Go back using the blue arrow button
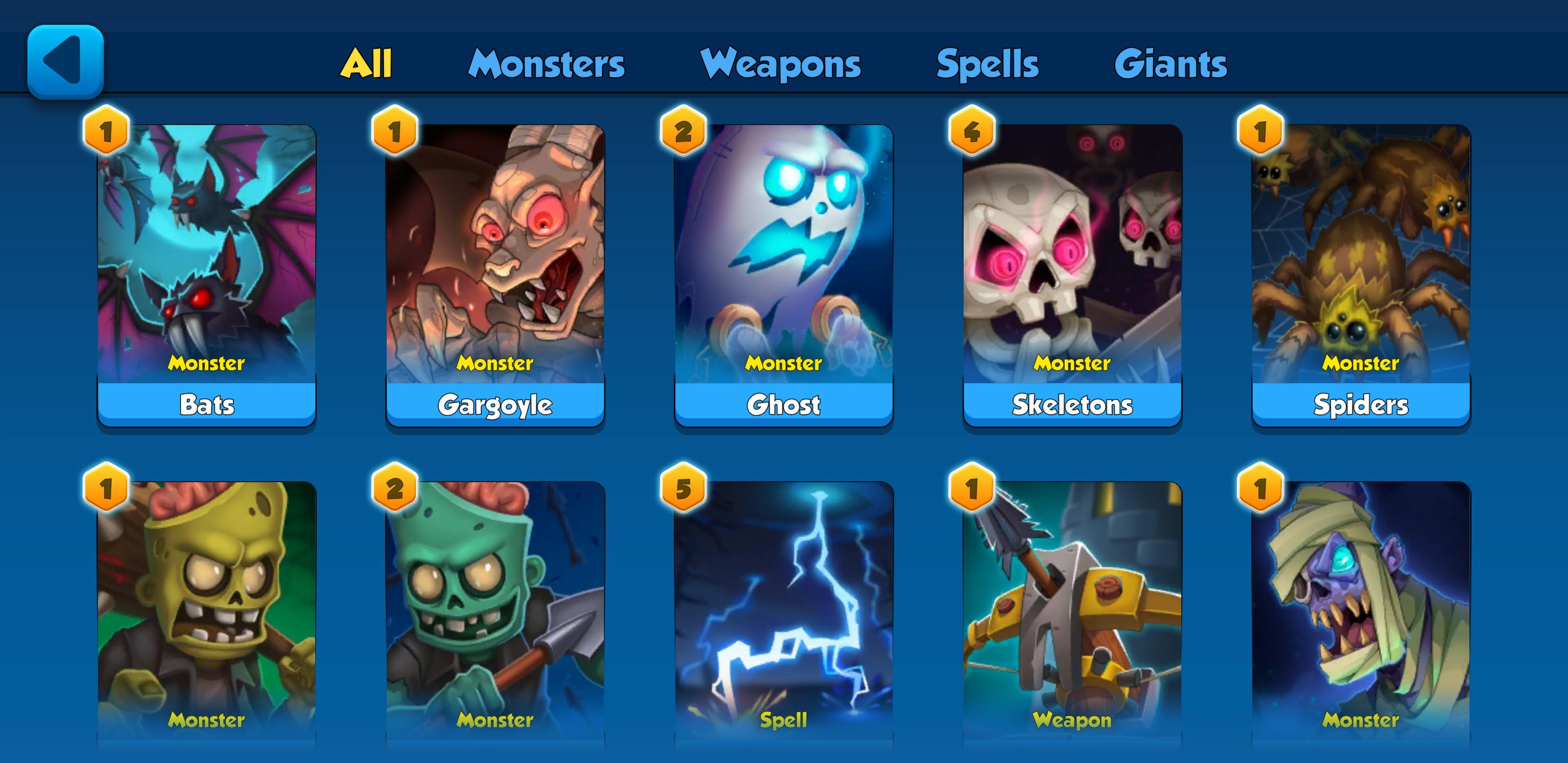 coord(65,61)
